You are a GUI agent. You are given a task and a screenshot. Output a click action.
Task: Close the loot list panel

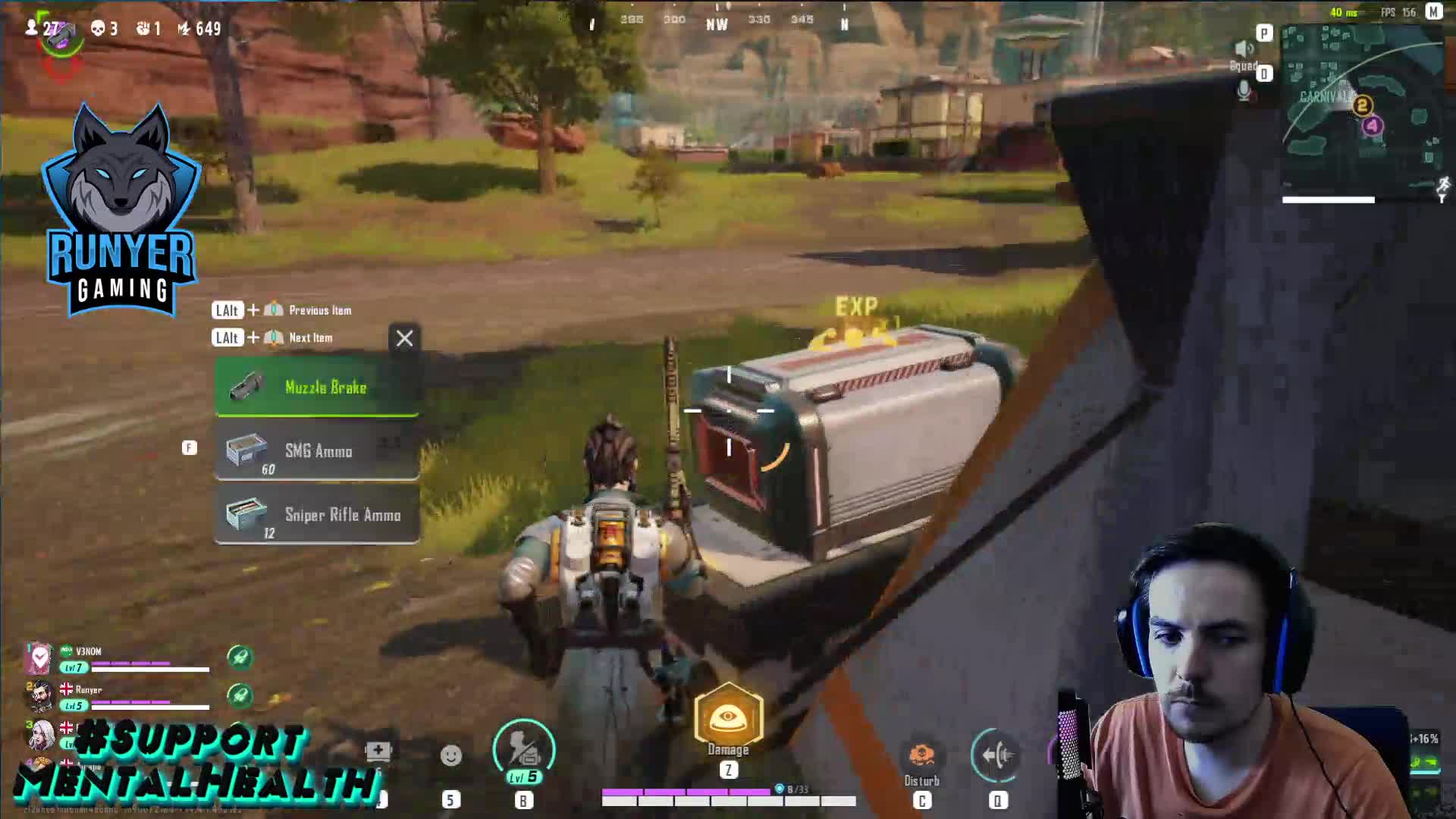coord(404,338)
